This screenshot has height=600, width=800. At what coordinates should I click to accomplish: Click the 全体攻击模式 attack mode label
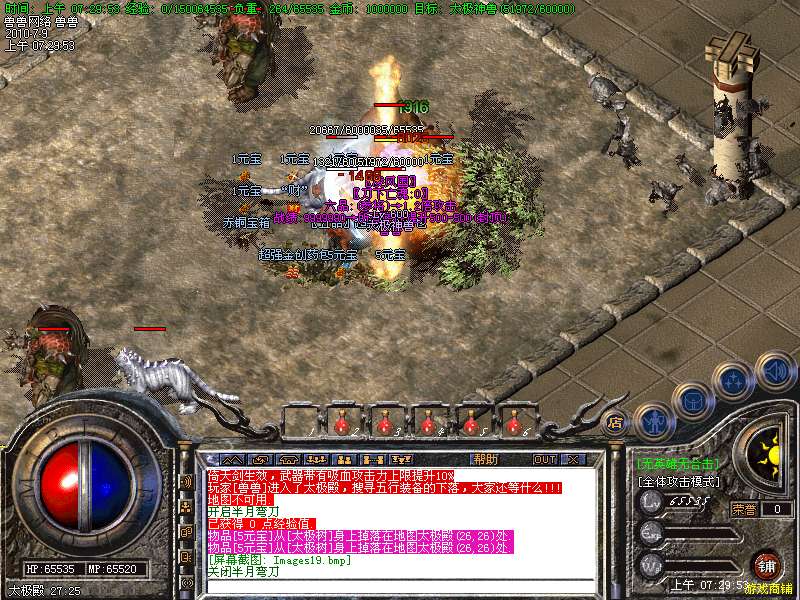tap(679, 481)
